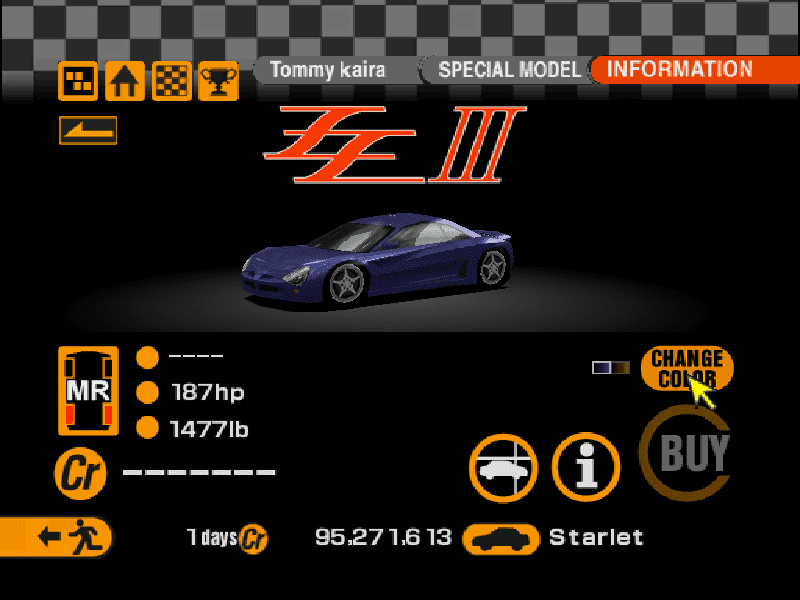Viewport: 800px width, 600px height.
Task: Click the Starlet current car icon
Action: (x=501, y=538)
